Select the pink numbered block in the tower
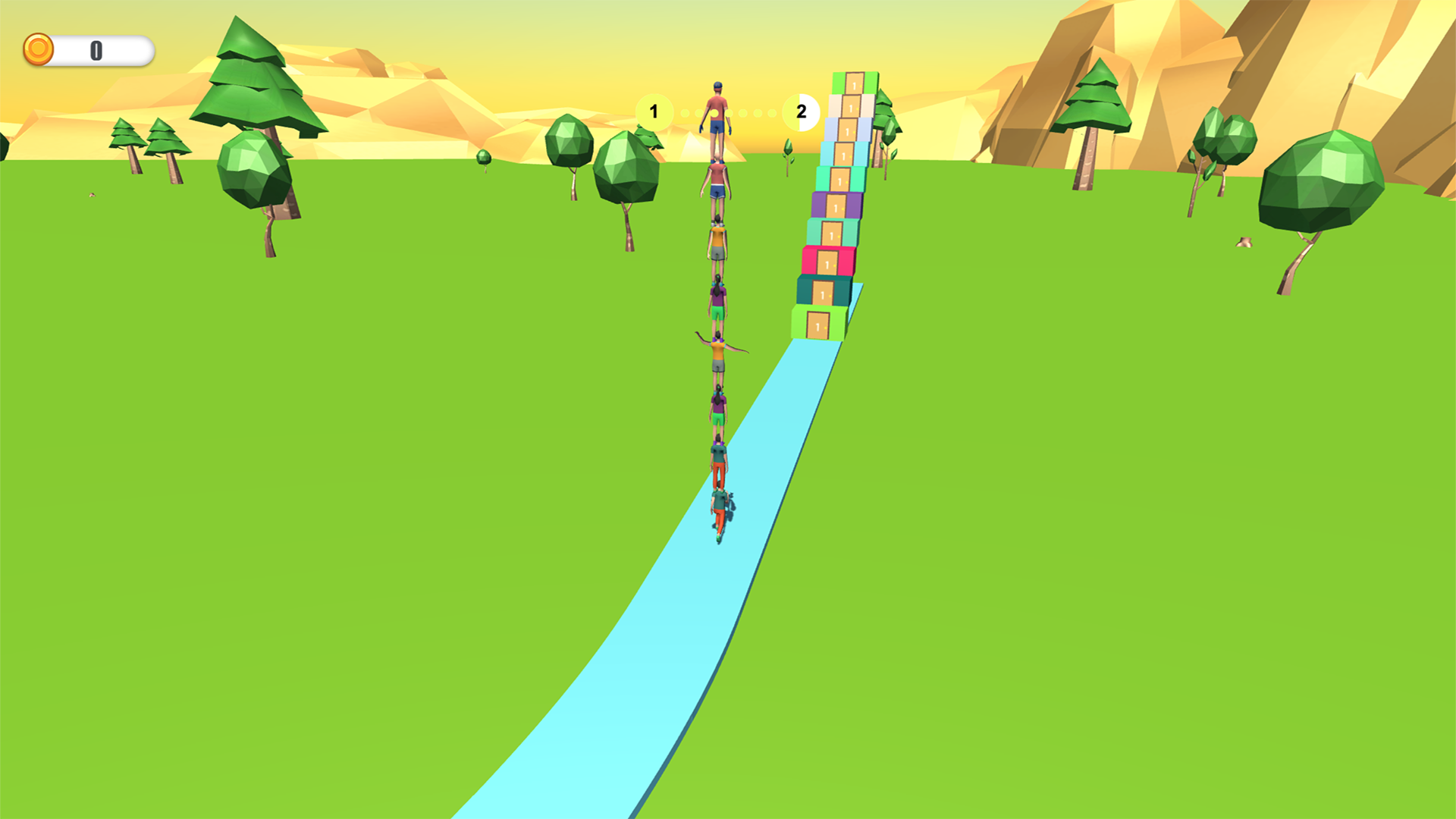 pos(829,261)
